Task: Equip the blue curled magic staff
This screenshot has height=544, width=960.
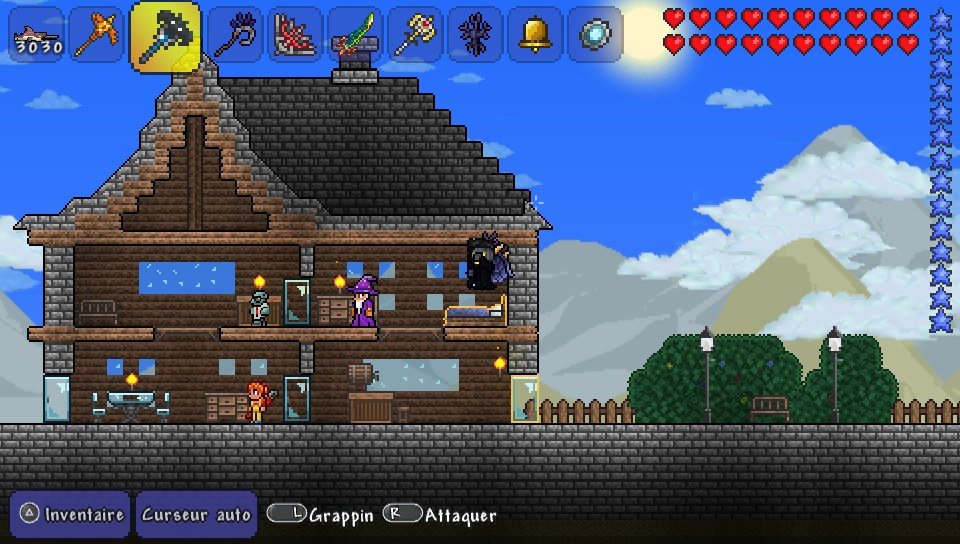Action: click(x=235, y=36)
